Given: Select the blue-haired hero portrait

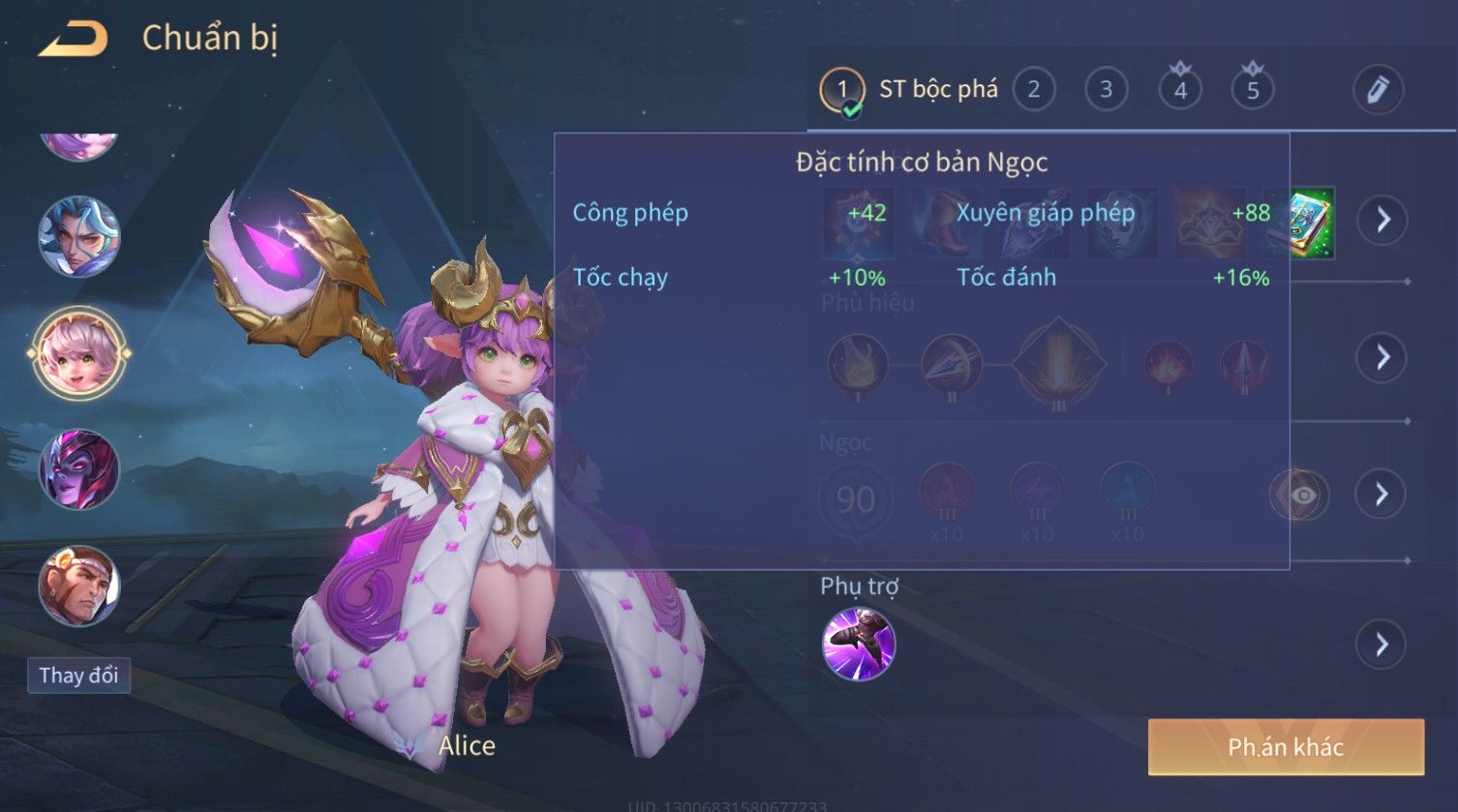Looking at the screenshot, I should pos(78,236).
